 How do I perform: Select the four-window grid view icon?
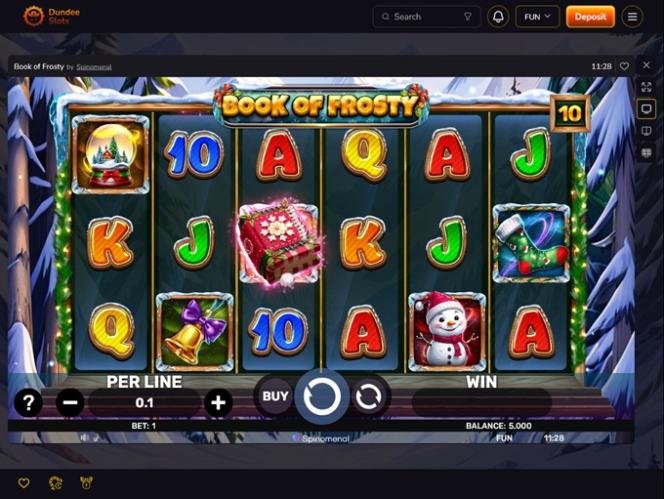point(646,152)
